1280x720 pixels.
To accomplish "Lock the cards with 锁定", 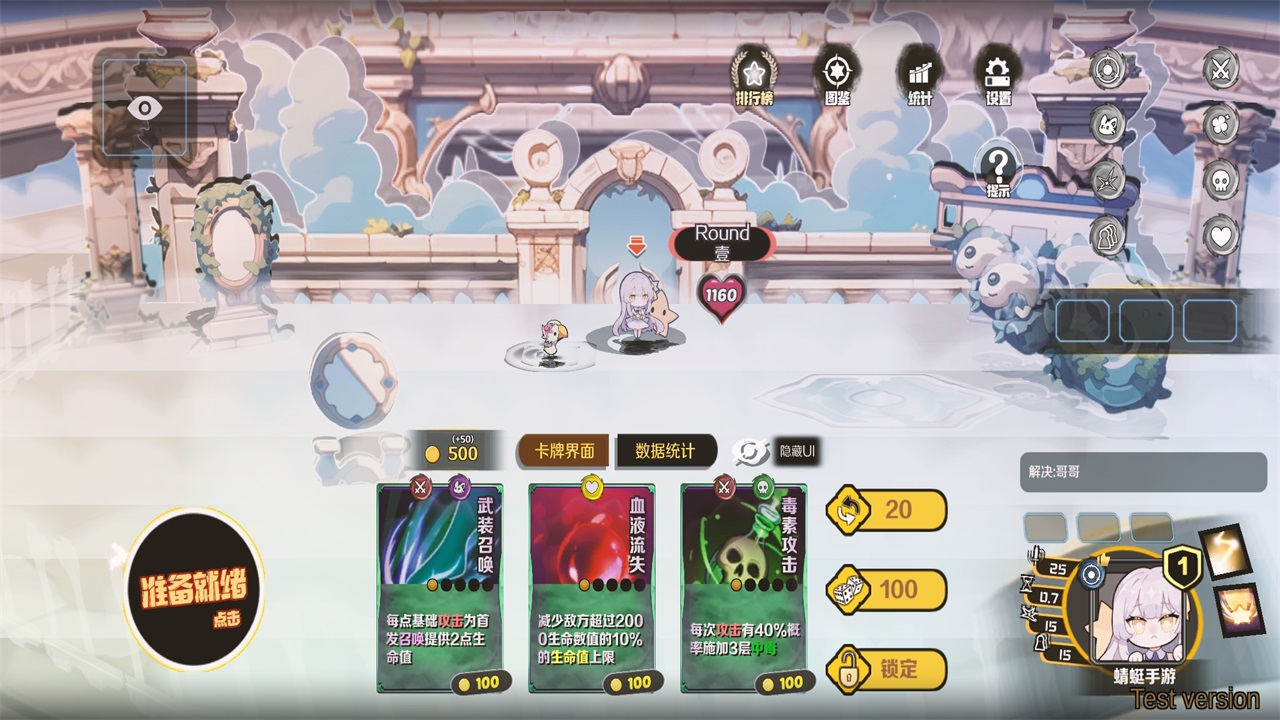I will [887, 669].
